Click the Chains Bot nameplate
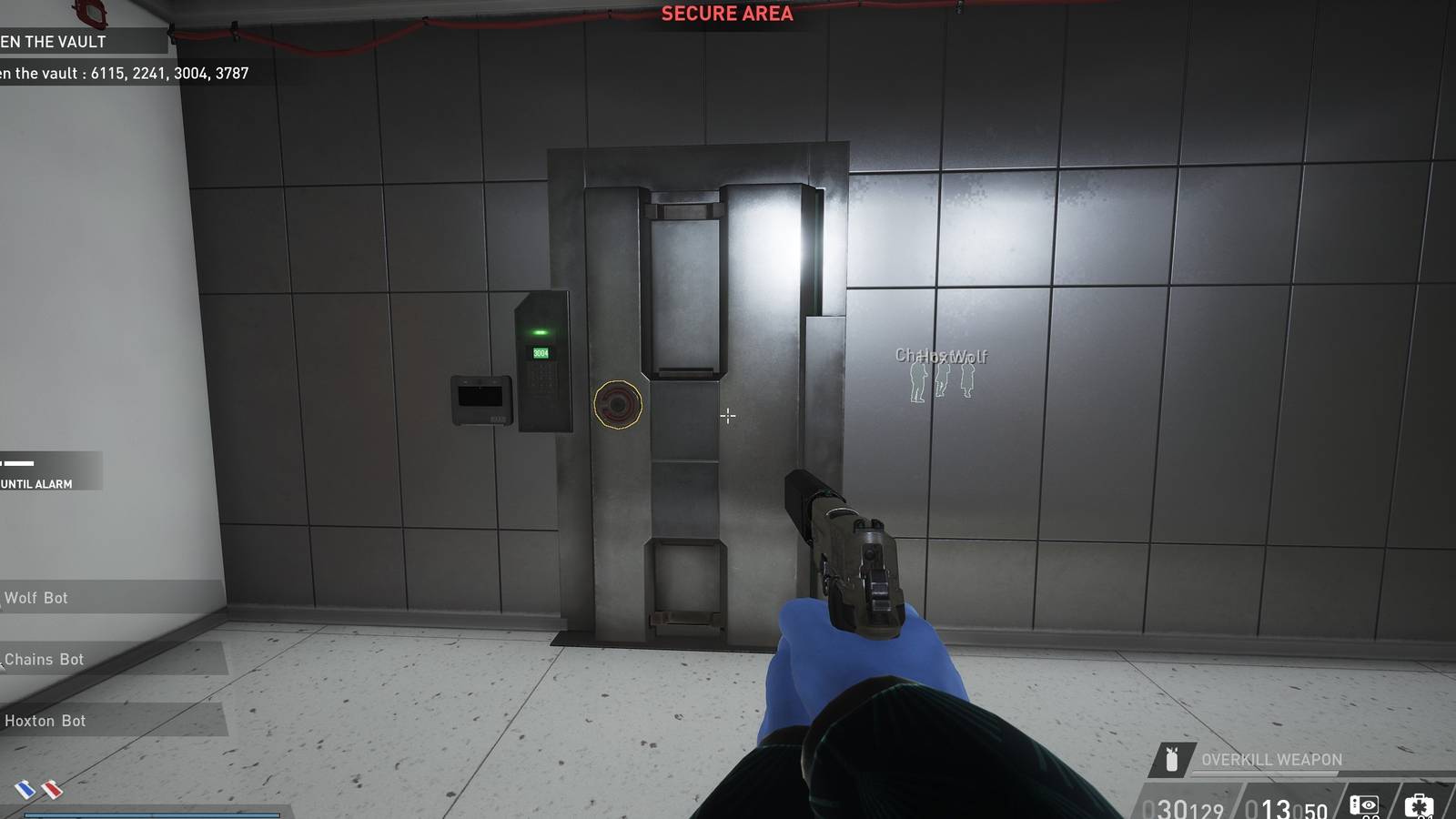The width and height of the screenshot is (1456, 819). click(44, 659)
